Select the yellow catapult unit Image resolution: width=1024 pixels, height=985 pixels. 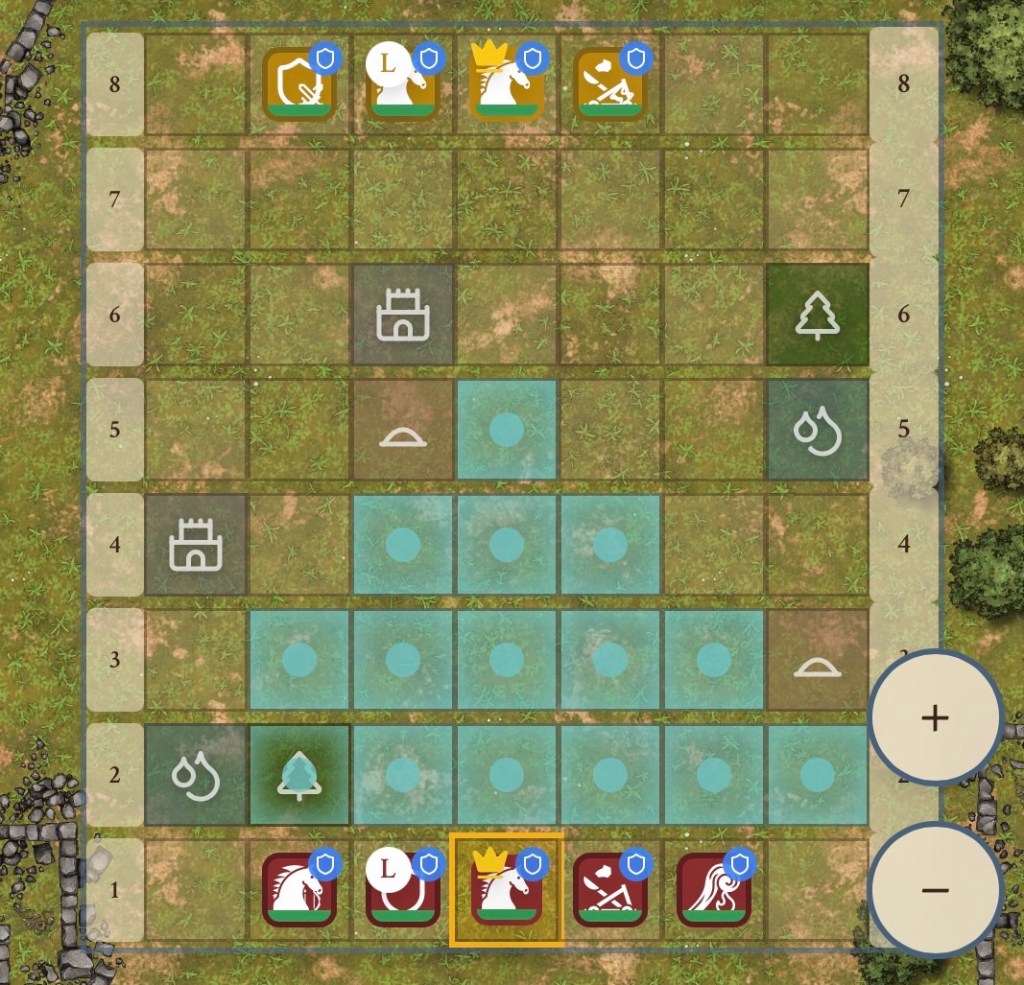[x=609, y=84]
